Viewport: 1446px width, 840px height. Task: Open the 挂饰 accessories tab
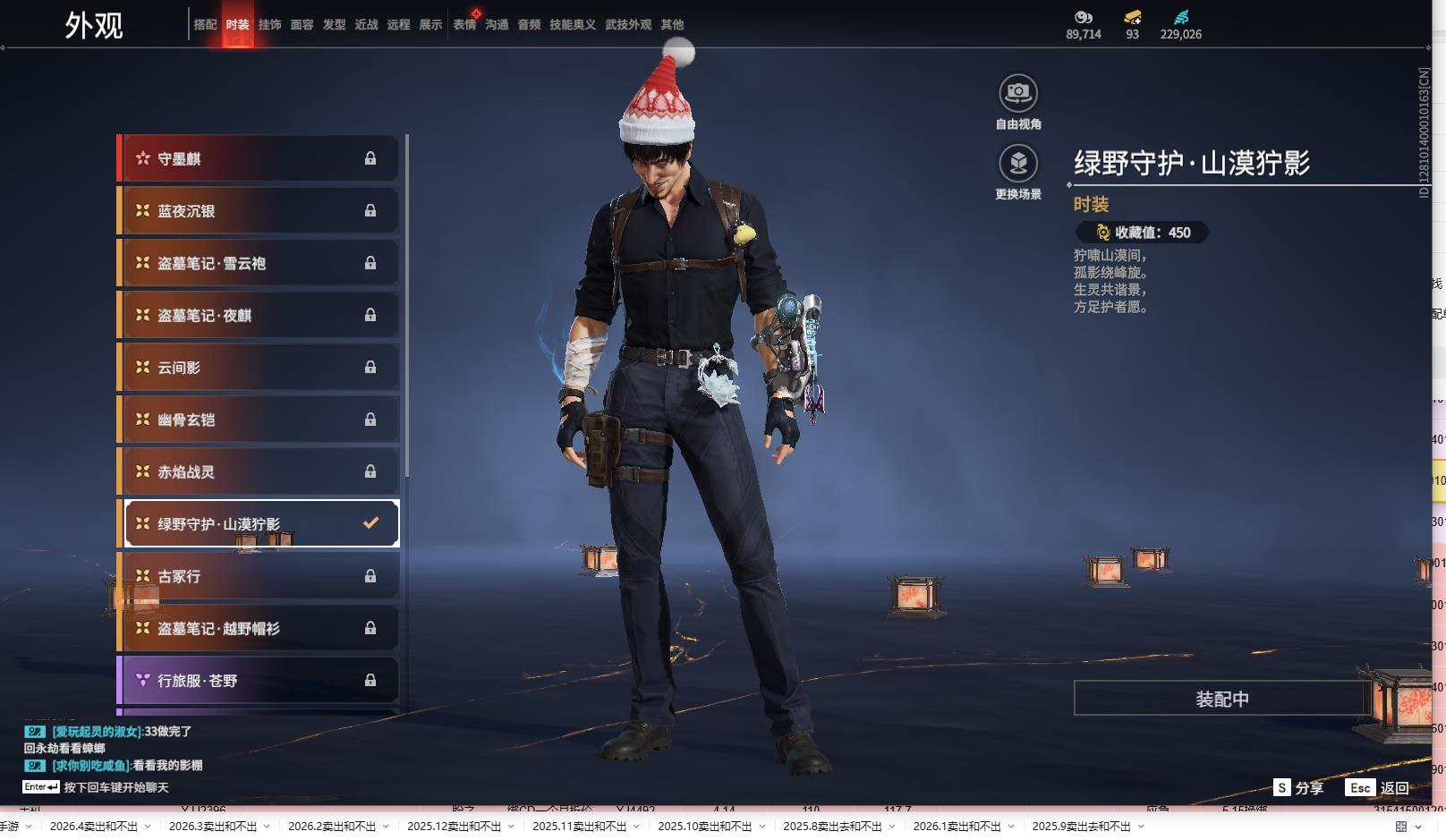click(269, 25)
